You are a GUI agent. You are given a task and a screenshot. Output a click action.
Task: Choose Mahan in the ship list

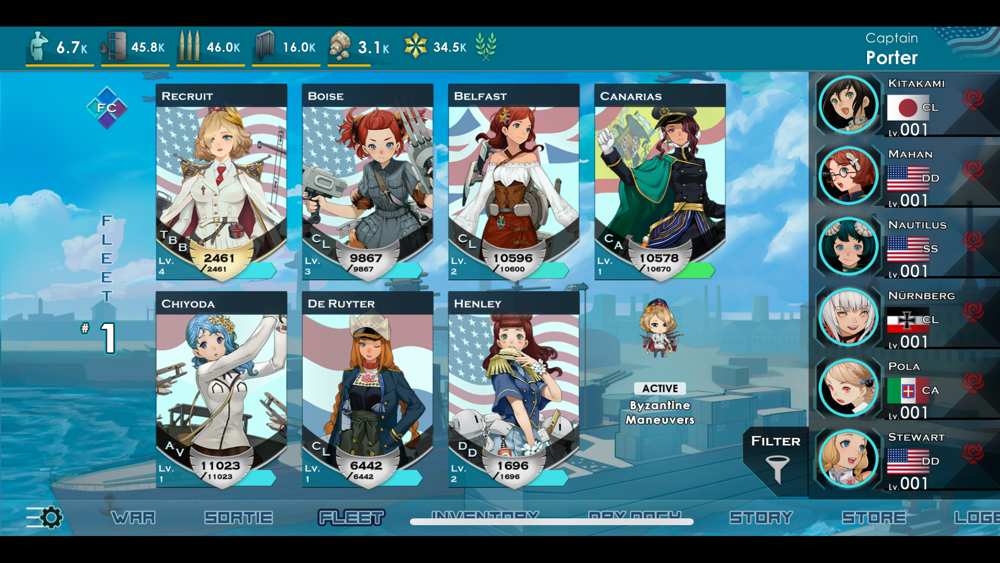905,175
